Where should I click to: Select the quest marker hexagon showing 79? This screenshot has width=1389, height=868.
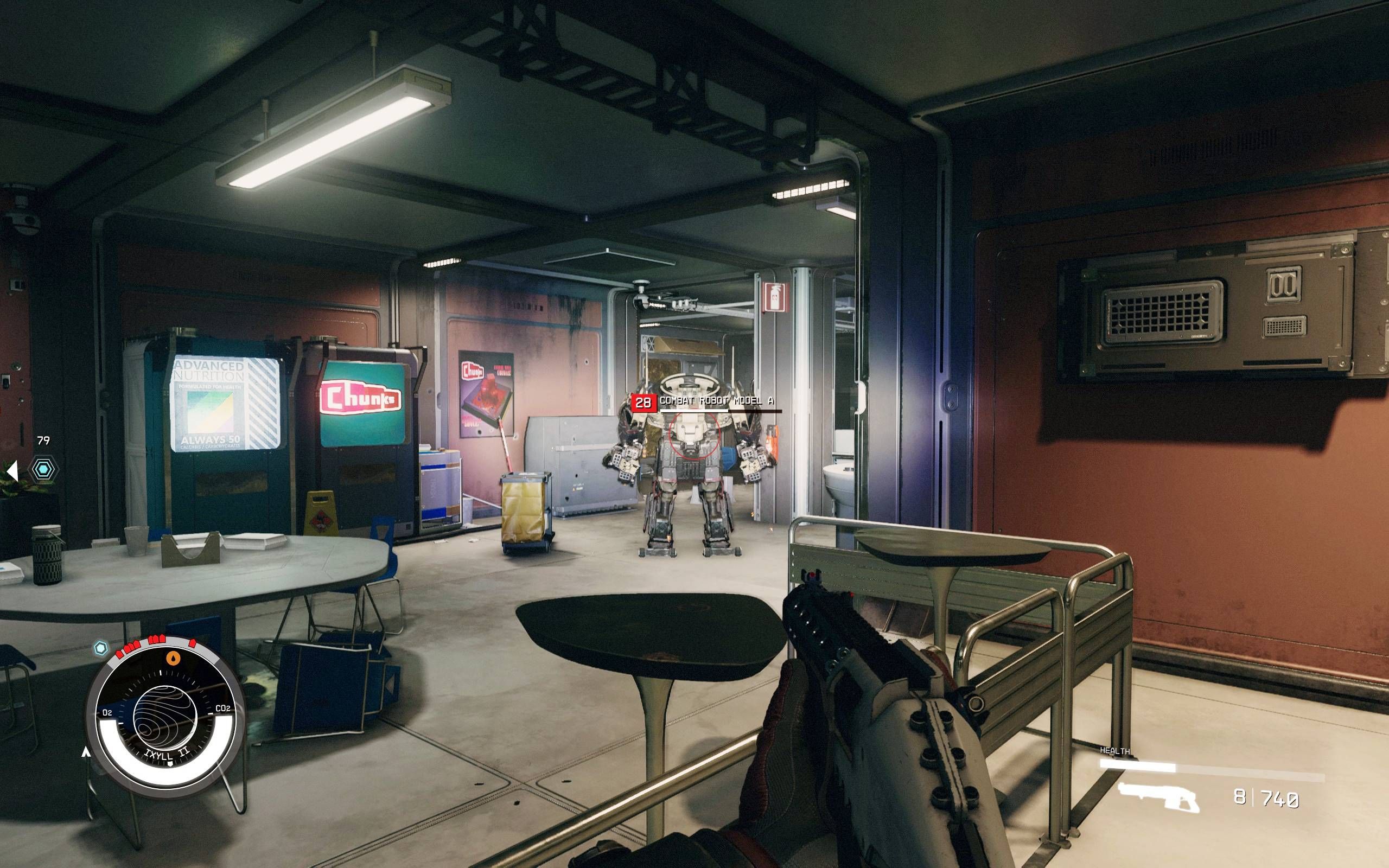click(43, 470)
